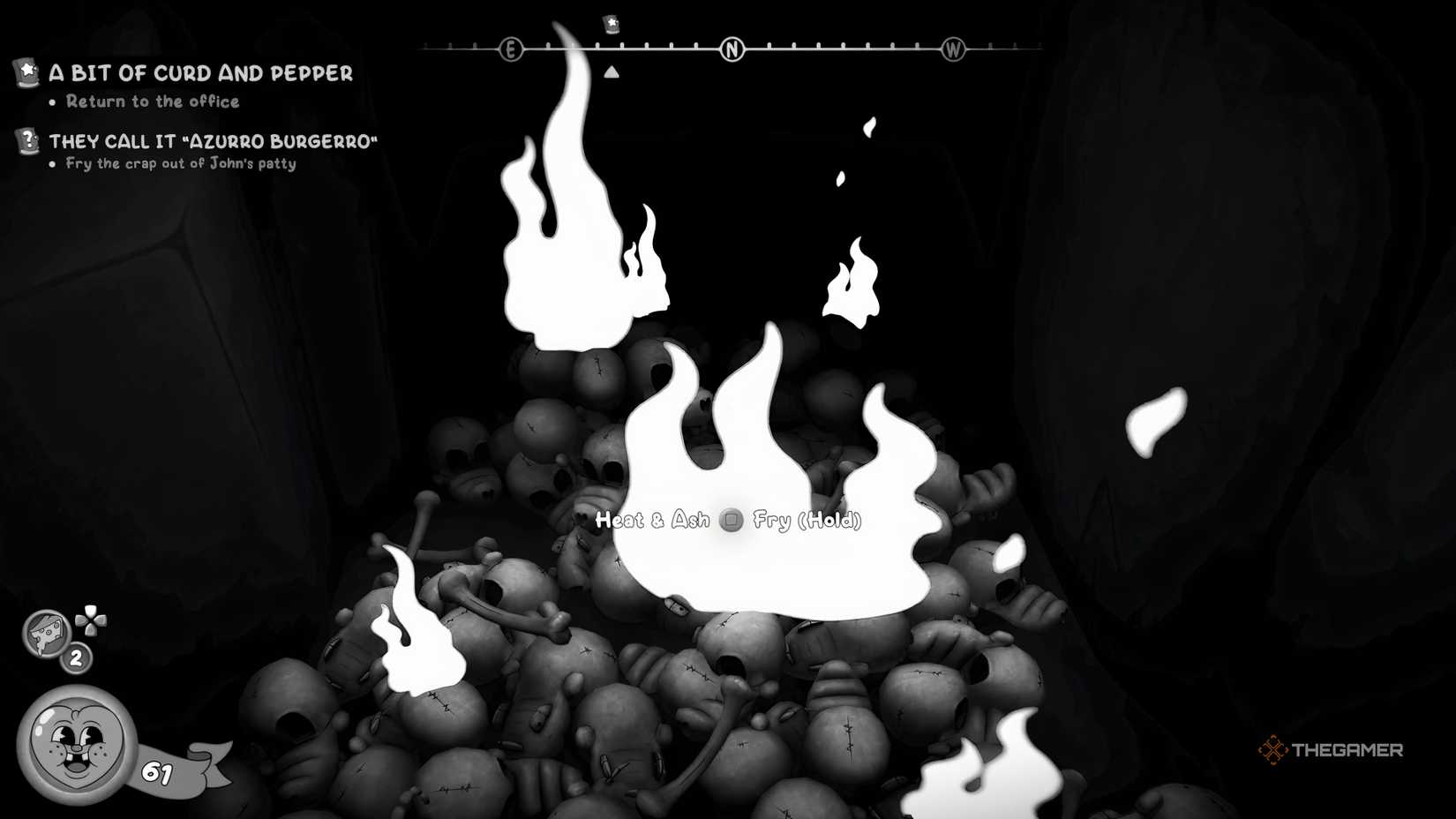Click the '2' count badge on the cheese item
The height and width of the screenshot is (819, 1456).
(x=75, y=657)
